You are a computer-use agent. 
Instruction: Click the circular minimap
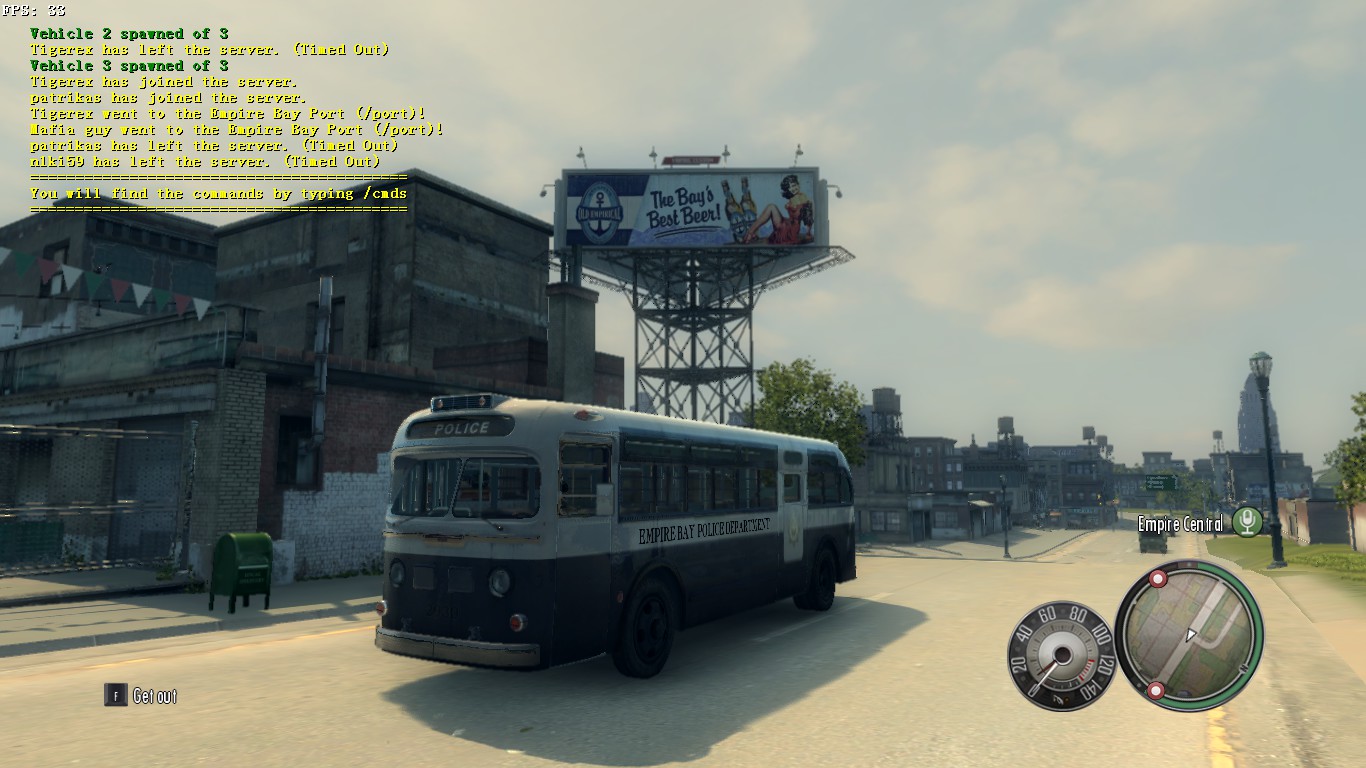[1189, 635]
